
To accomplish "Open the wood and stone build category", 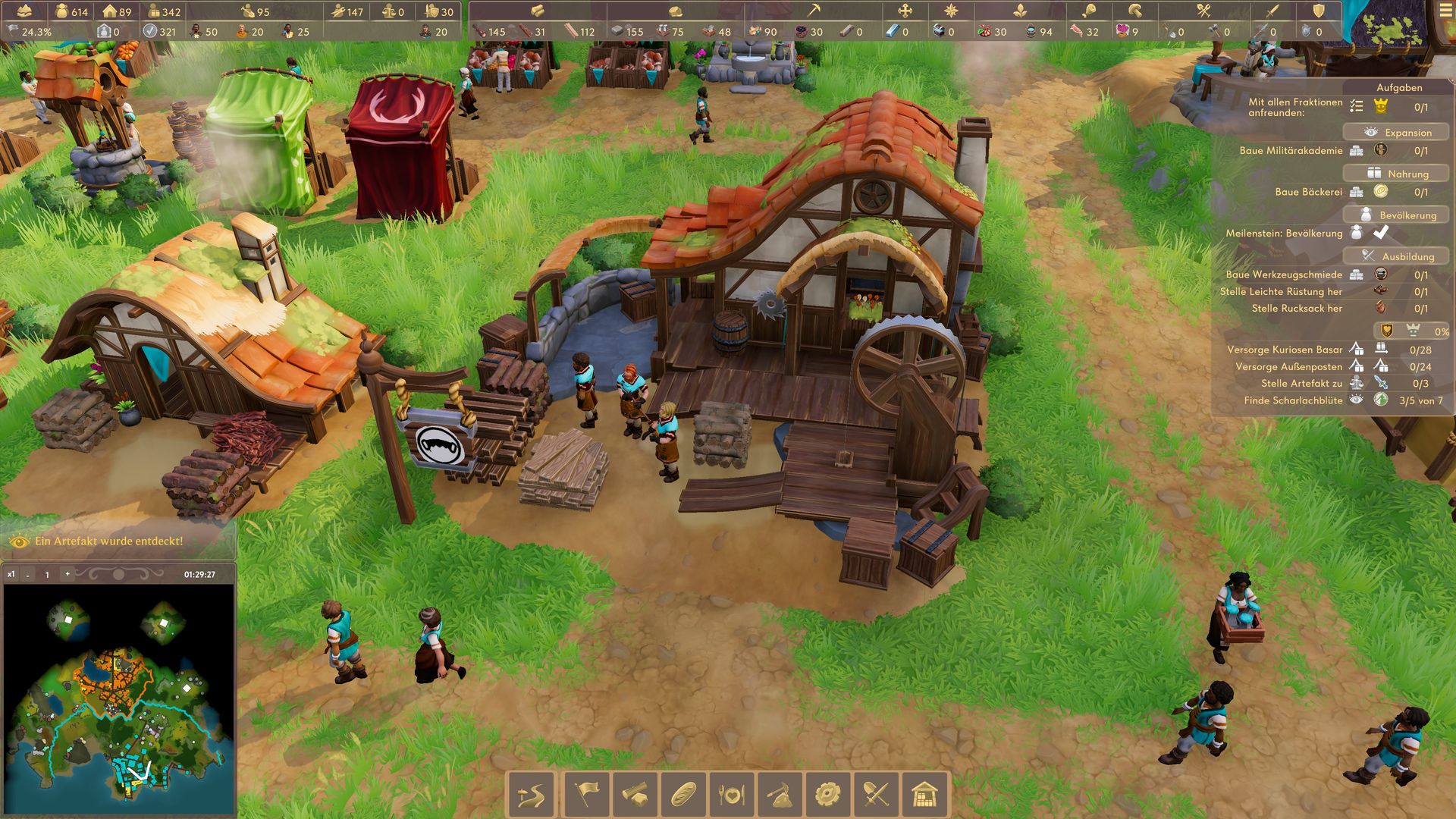I will pos(635,795).
